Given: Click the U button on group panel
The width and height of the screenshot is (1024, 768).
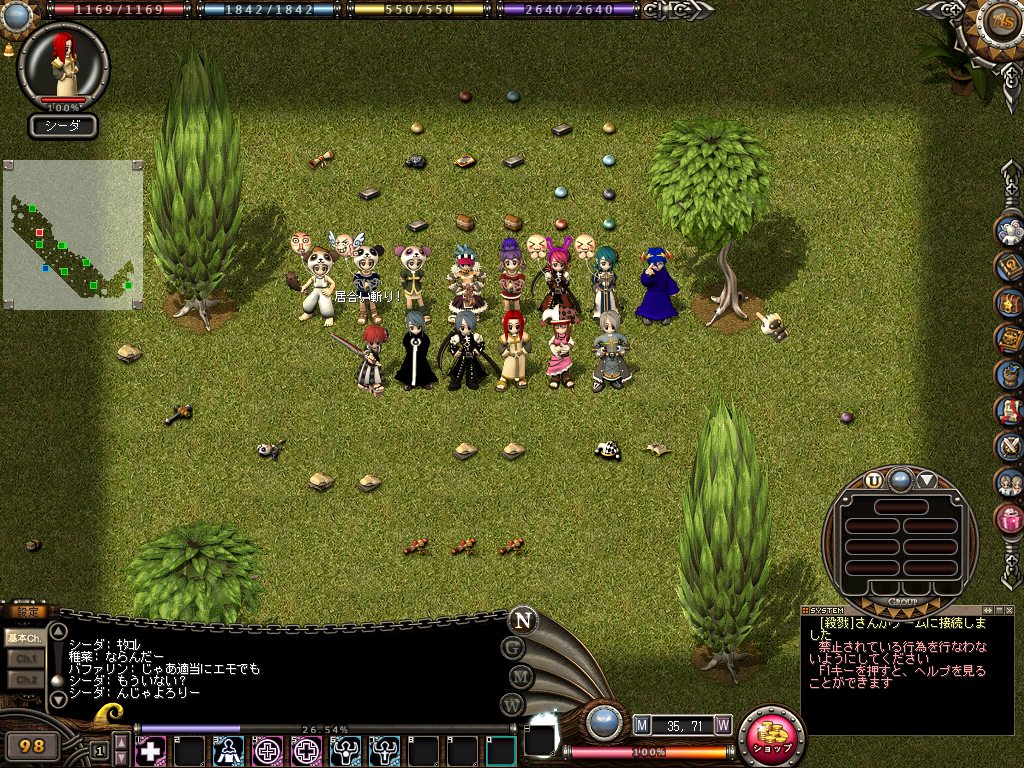Looking at the screenshot, I should pos(874,480).
